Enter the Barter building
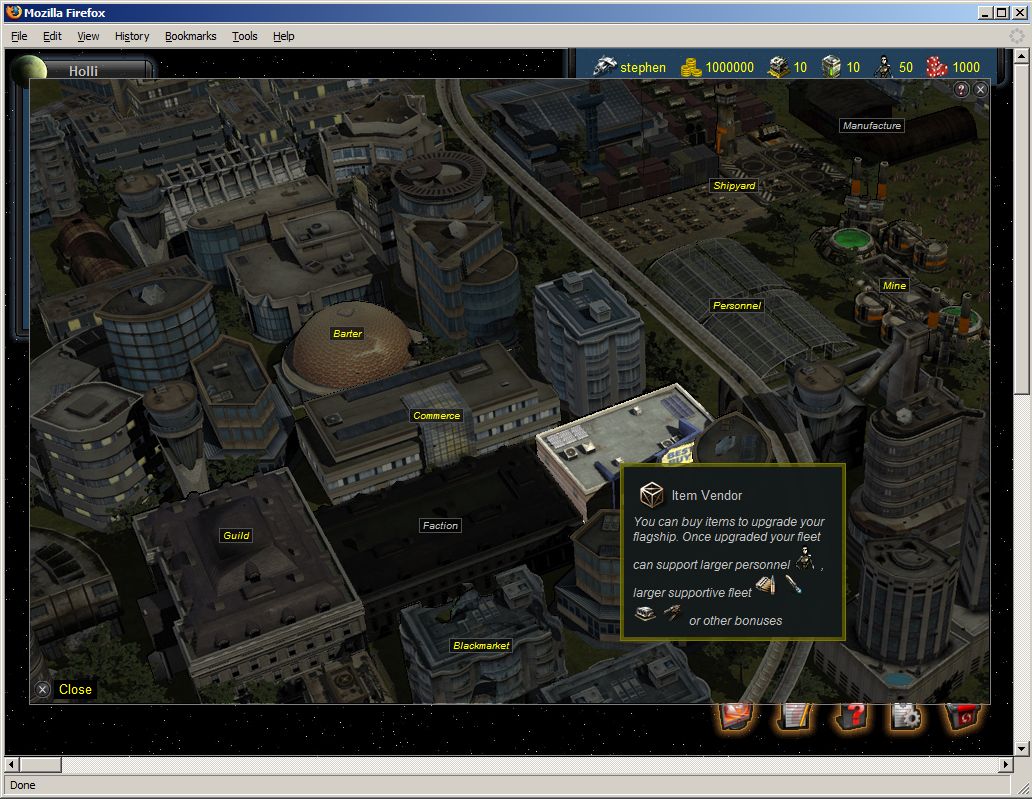1032x799 pixels. tap(347, 334)
